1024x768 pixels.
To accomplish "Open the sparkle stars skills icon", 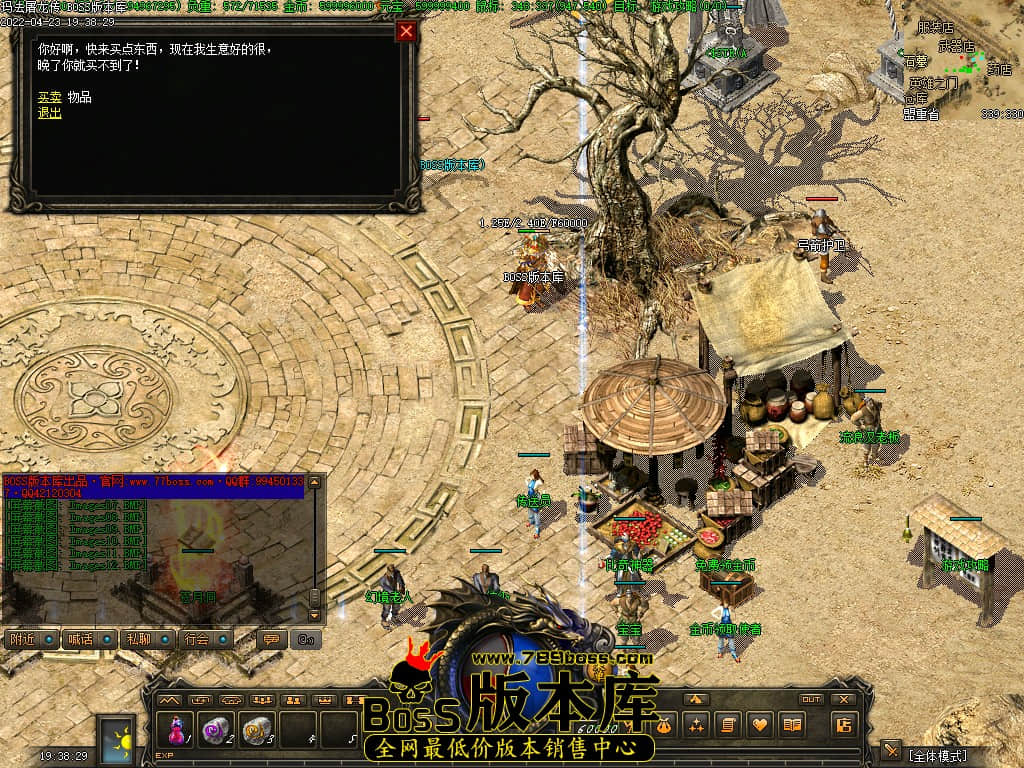I will click(696, 724).
